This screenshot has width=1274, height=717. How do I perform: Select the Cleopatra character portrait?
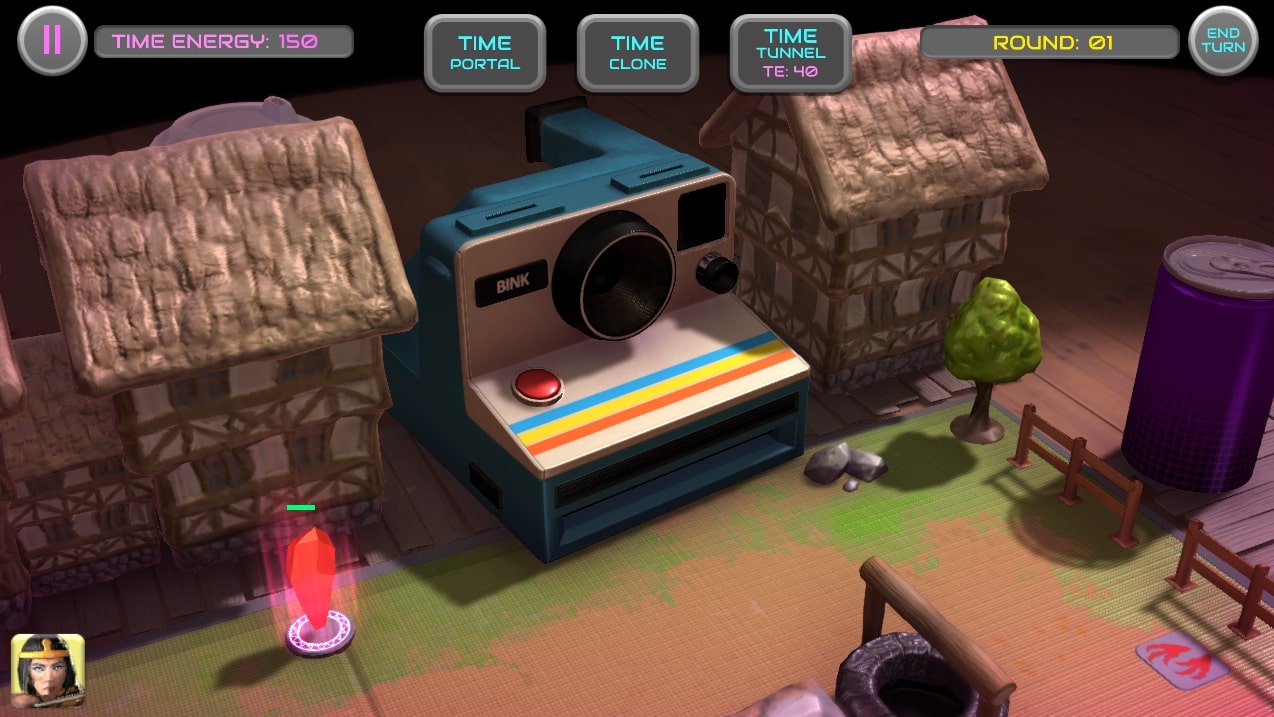(47, 670)
